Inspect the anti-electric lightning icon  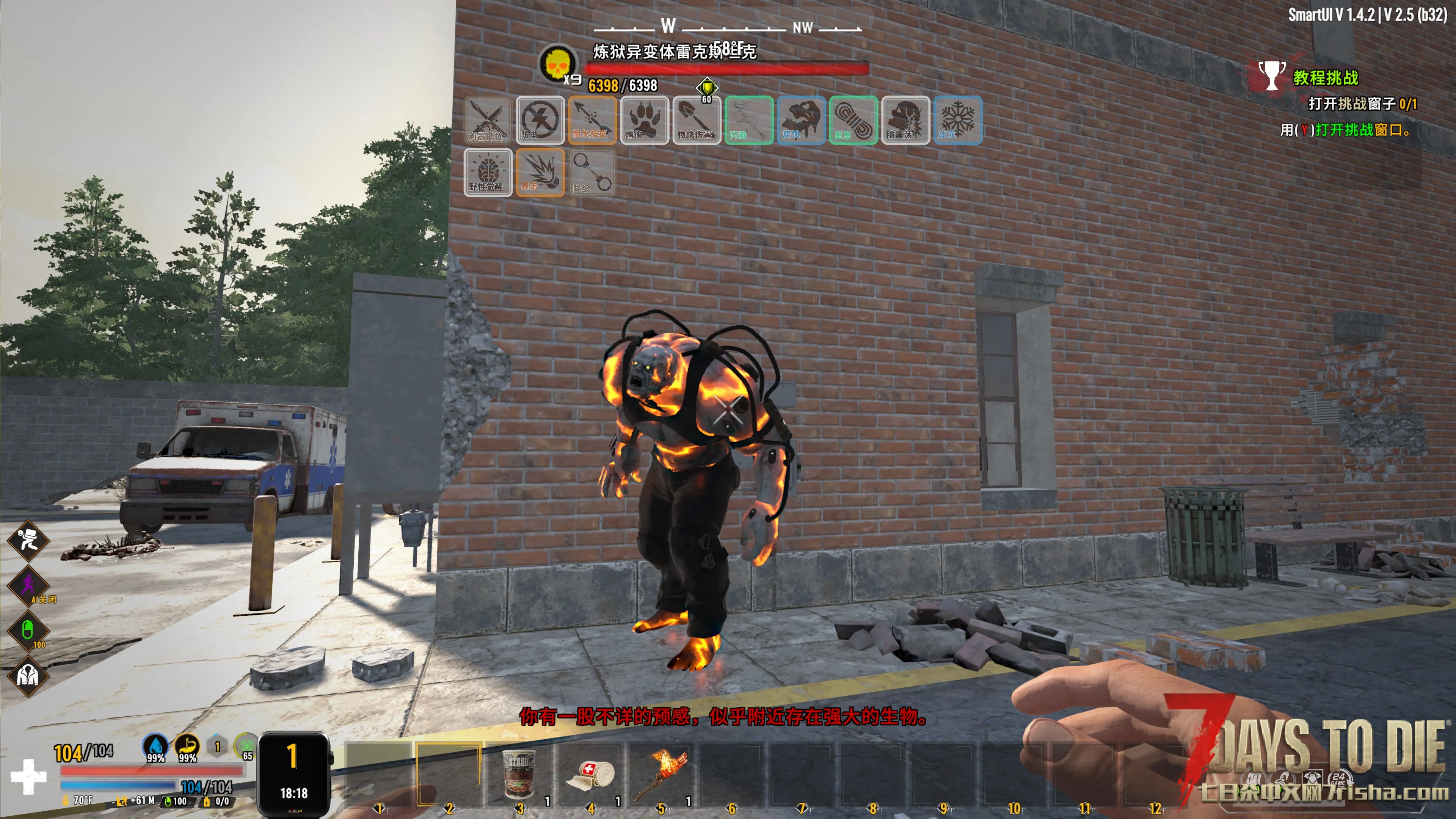pos(540,120)
